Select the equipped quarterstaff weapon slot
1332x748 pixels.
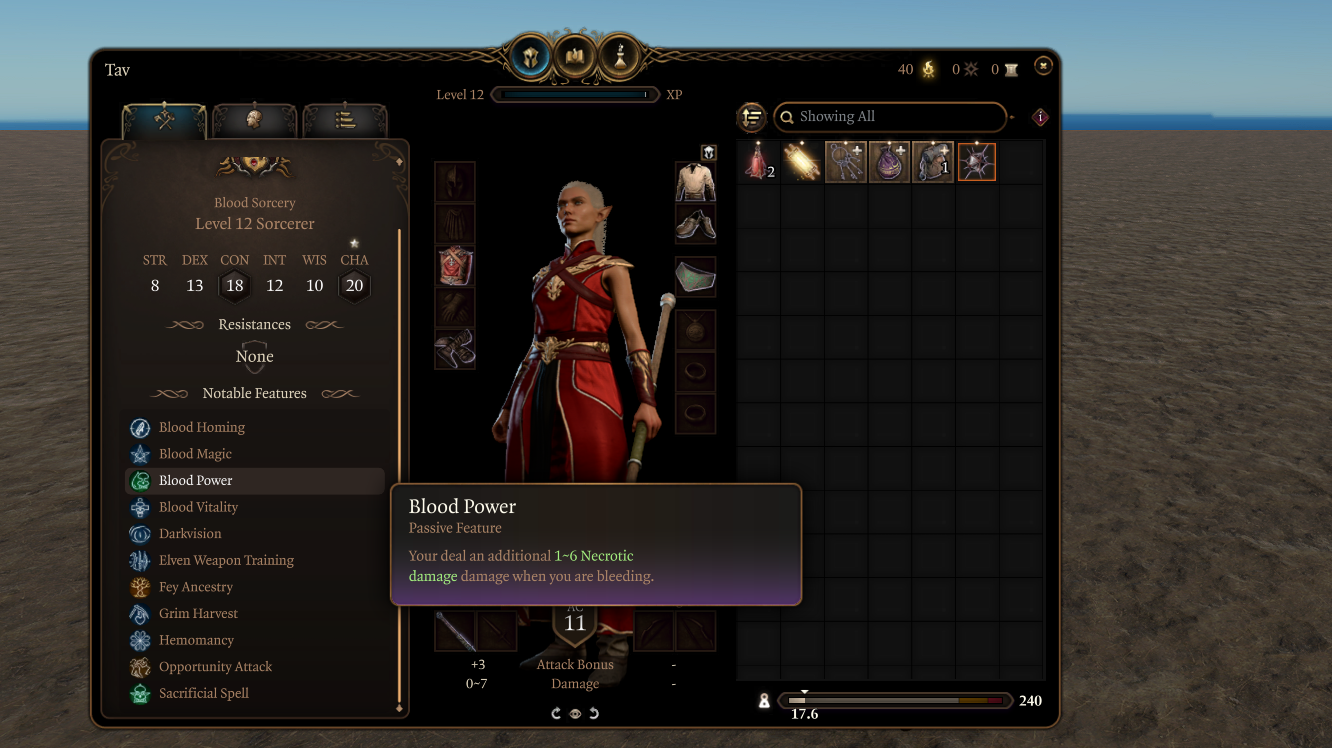pyautogui.click(x=454, y=631)
